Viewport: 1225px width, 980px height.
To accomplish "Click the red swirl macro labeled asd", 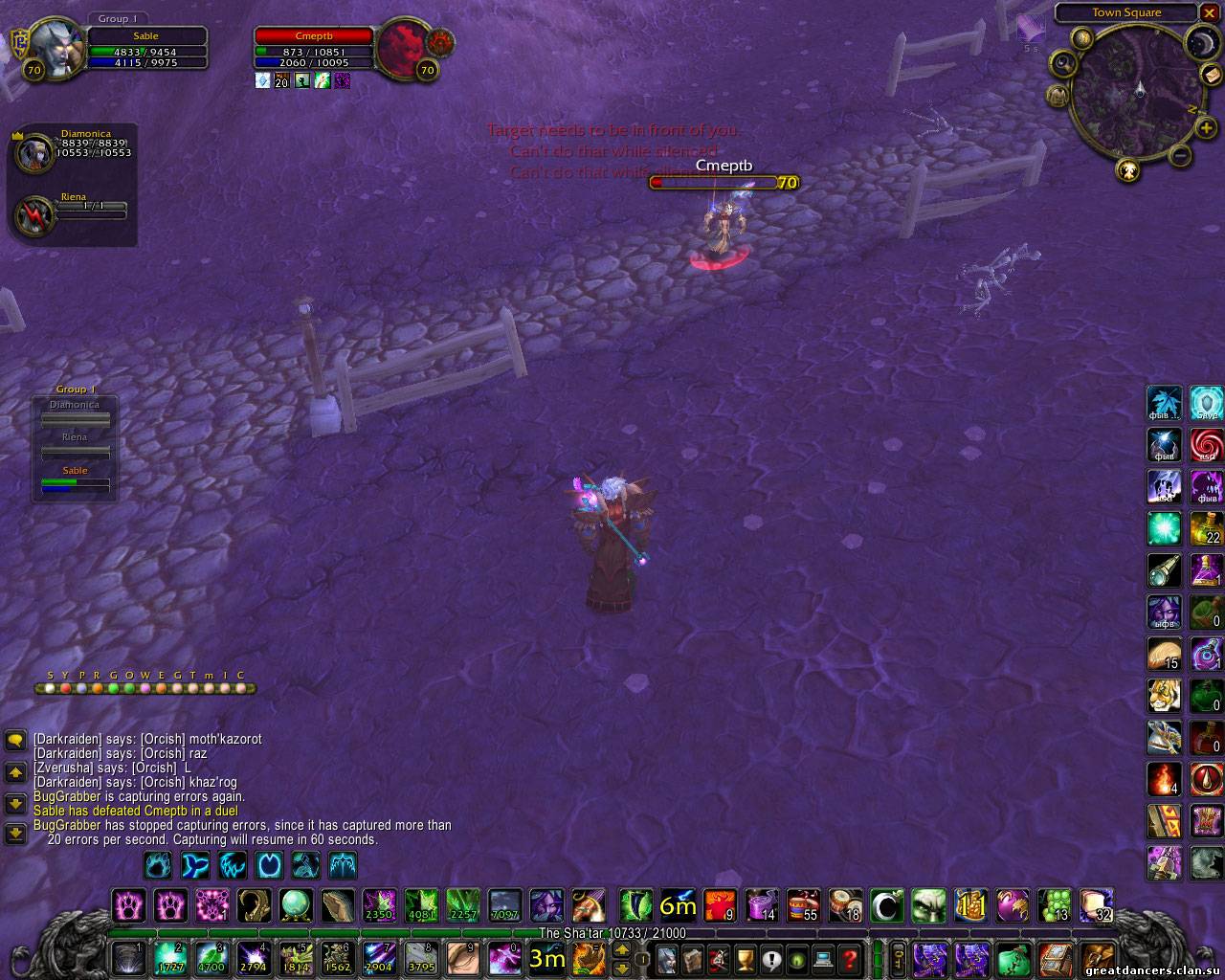I will coord(1207,445).
